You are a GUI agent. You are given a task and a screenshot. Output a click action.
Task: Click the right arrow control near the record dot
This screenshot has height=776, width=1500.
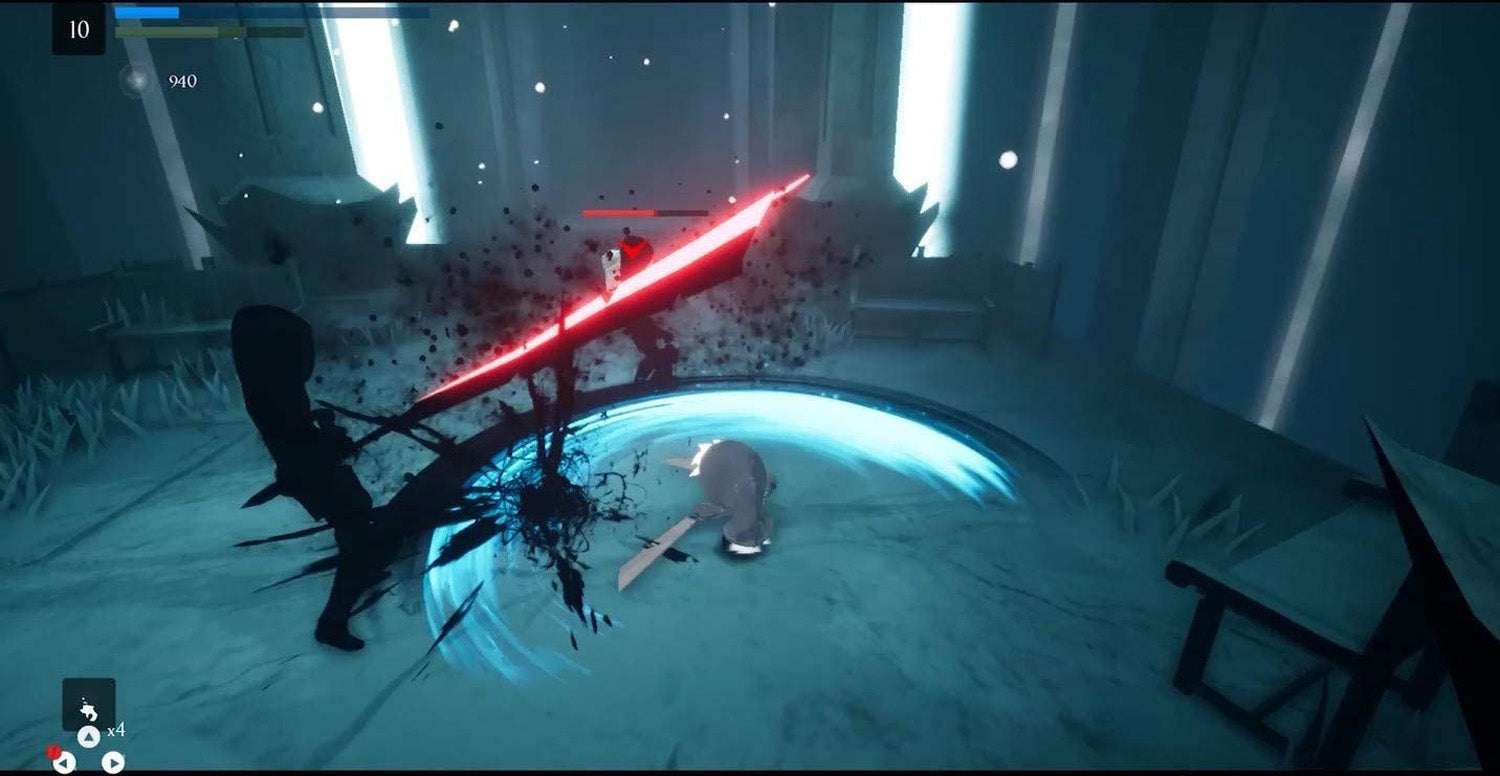click(x=113, y=762)
